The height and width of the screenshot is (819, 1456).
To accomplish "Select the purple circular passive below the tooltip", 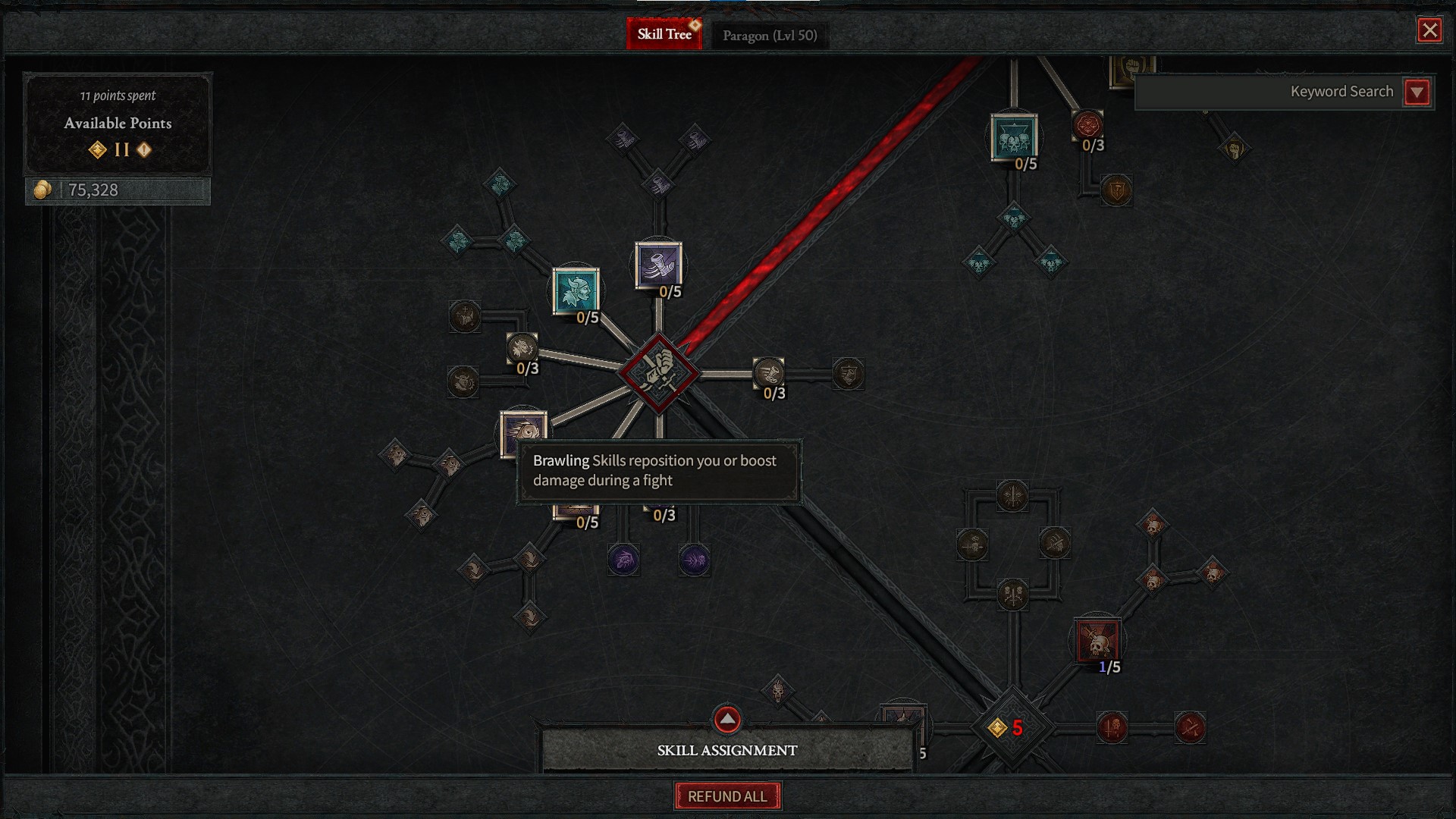I will pyautogui.click(x=623, y=560).
